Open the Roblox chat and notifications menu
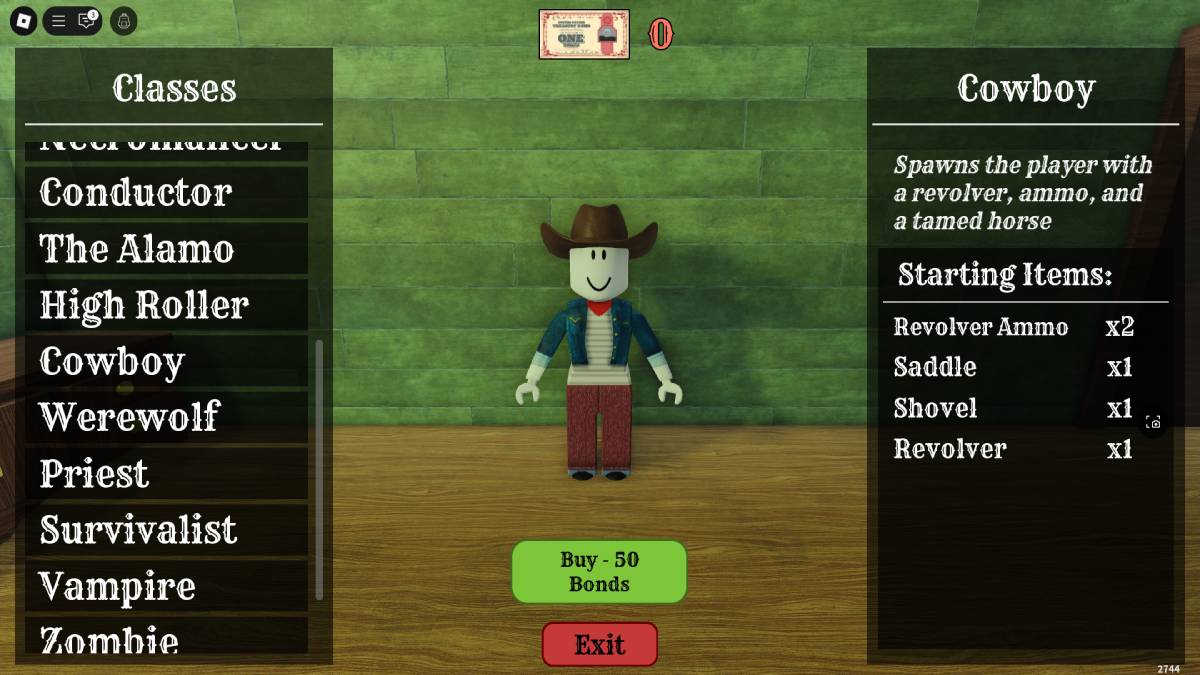 point(87,21)
